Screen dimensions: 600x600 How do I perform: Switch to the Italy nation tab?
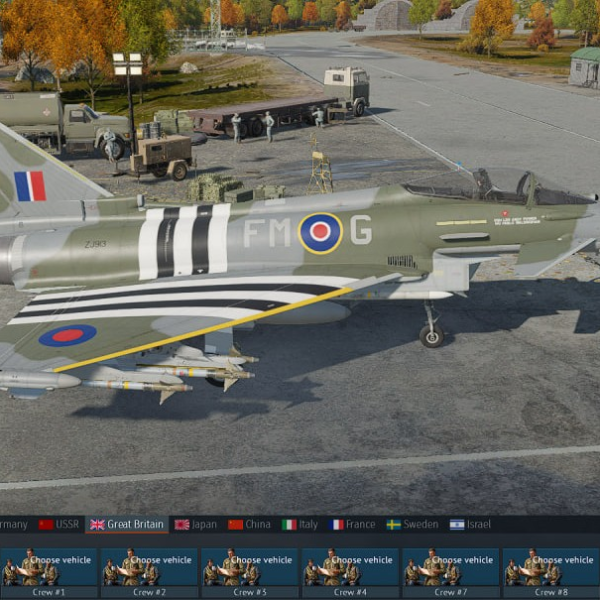(x=300, y=524)
